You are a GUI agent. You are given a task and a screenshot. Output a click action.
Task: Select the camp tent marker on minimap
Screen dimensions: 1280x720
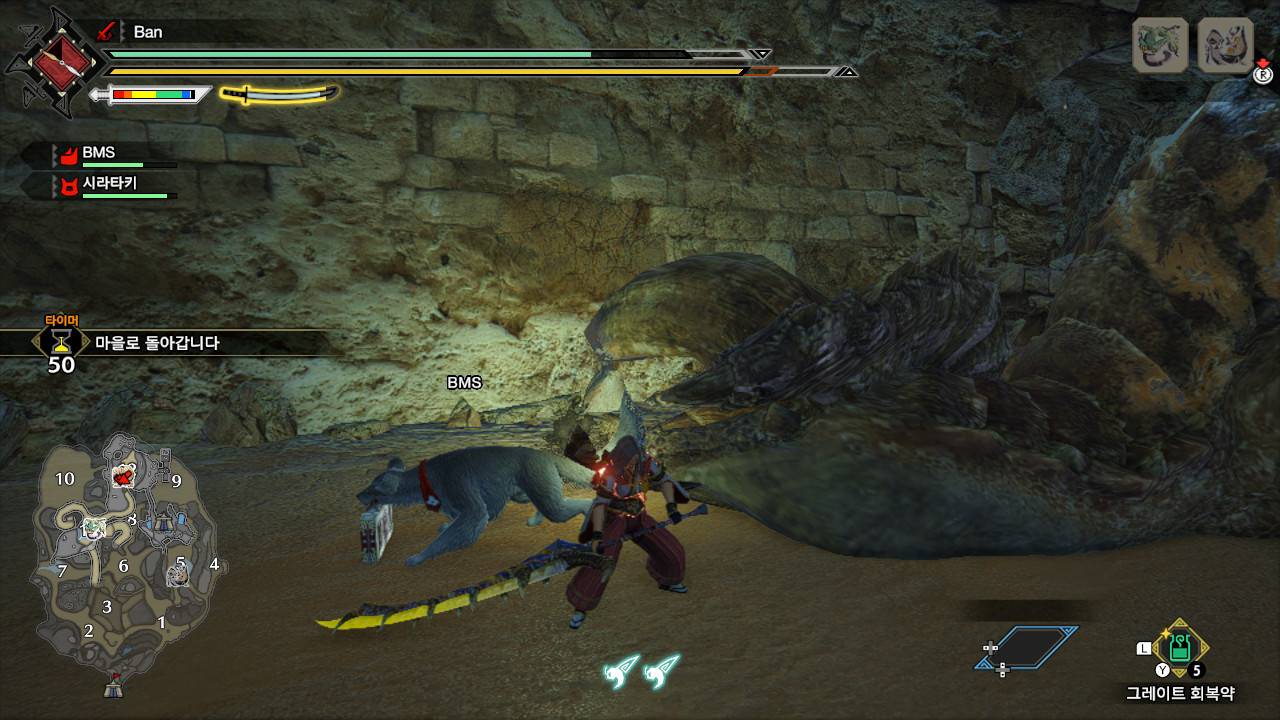(114, 687)
